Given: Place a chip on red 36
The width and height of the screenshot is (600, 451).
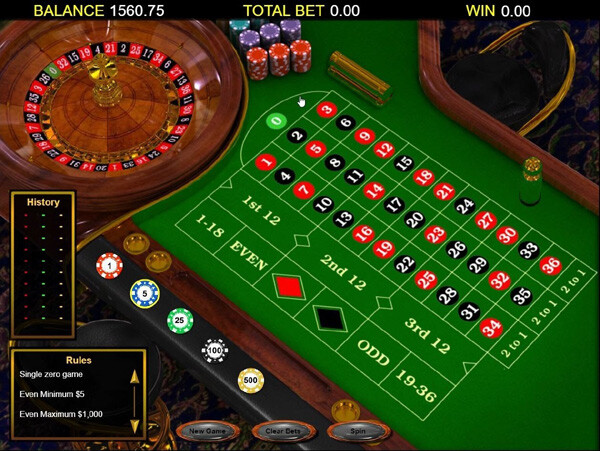Looking at the screenshot, I should click(550, 266).
